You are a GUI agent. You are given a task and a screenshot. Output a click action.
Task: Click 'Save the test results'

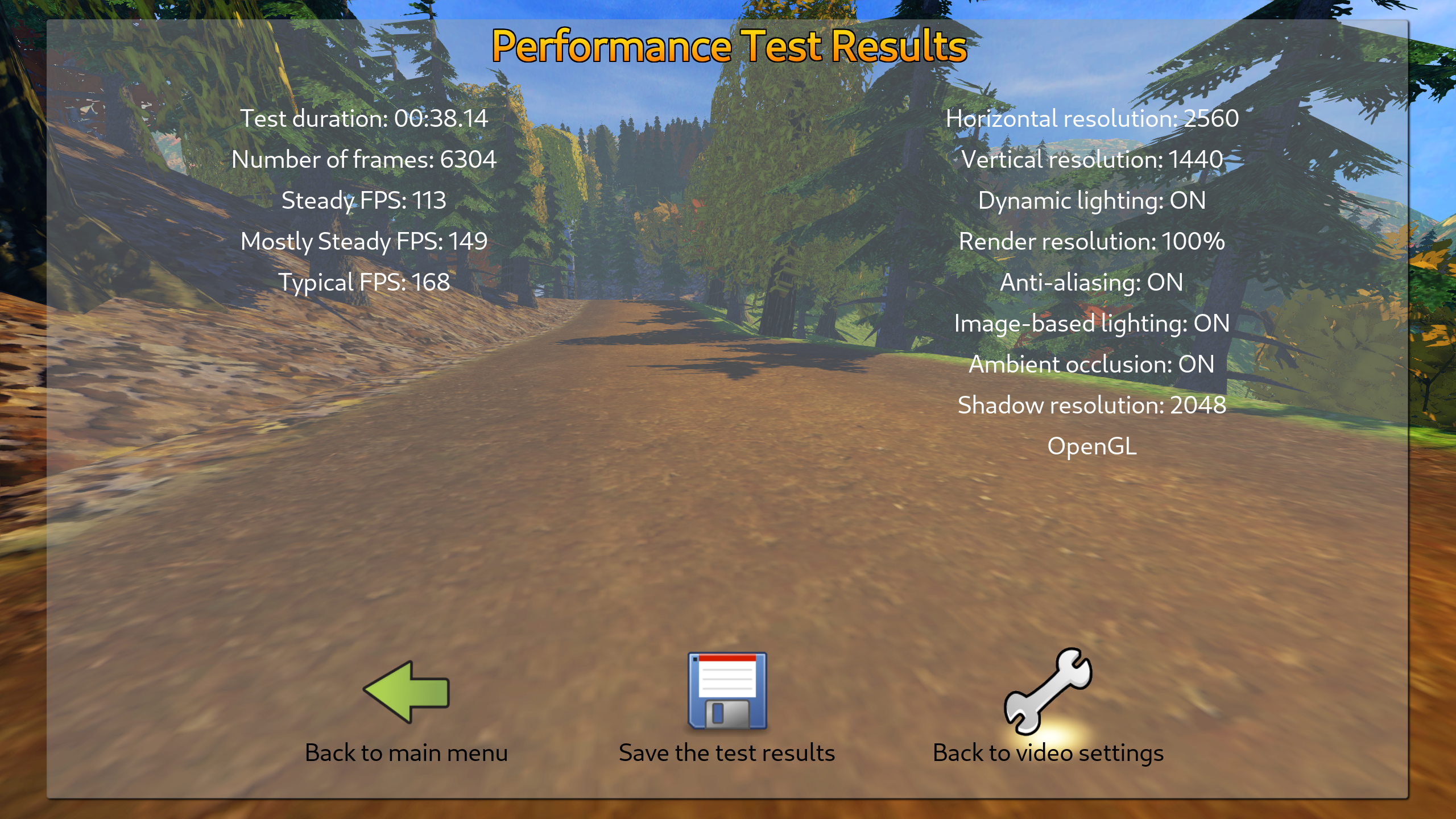click(727, 752)
